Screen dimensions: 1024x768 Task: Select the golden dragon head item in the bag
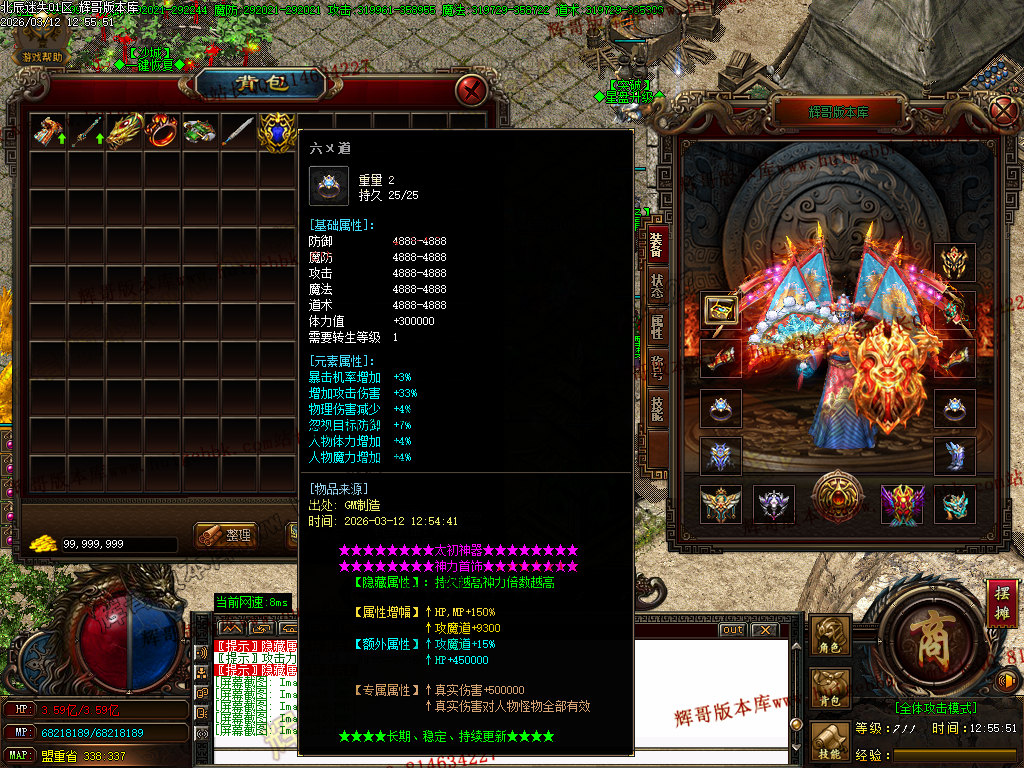point(124,131)
